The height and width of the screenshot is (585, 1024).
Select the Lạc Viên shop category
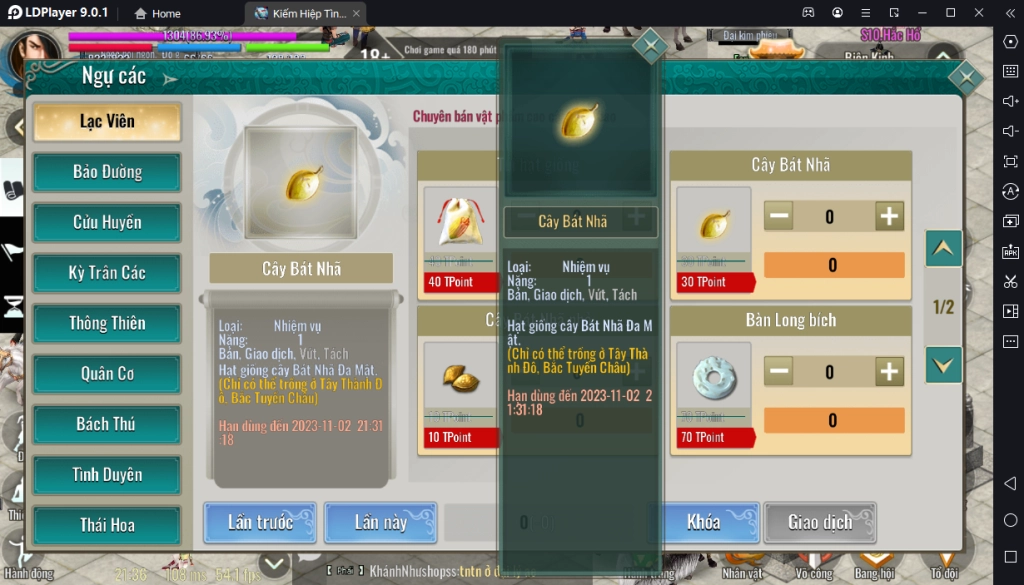coord(107,122)
